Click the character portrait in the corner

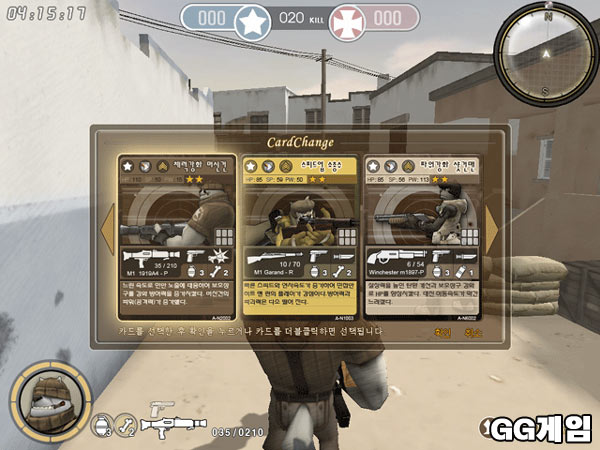44,401
